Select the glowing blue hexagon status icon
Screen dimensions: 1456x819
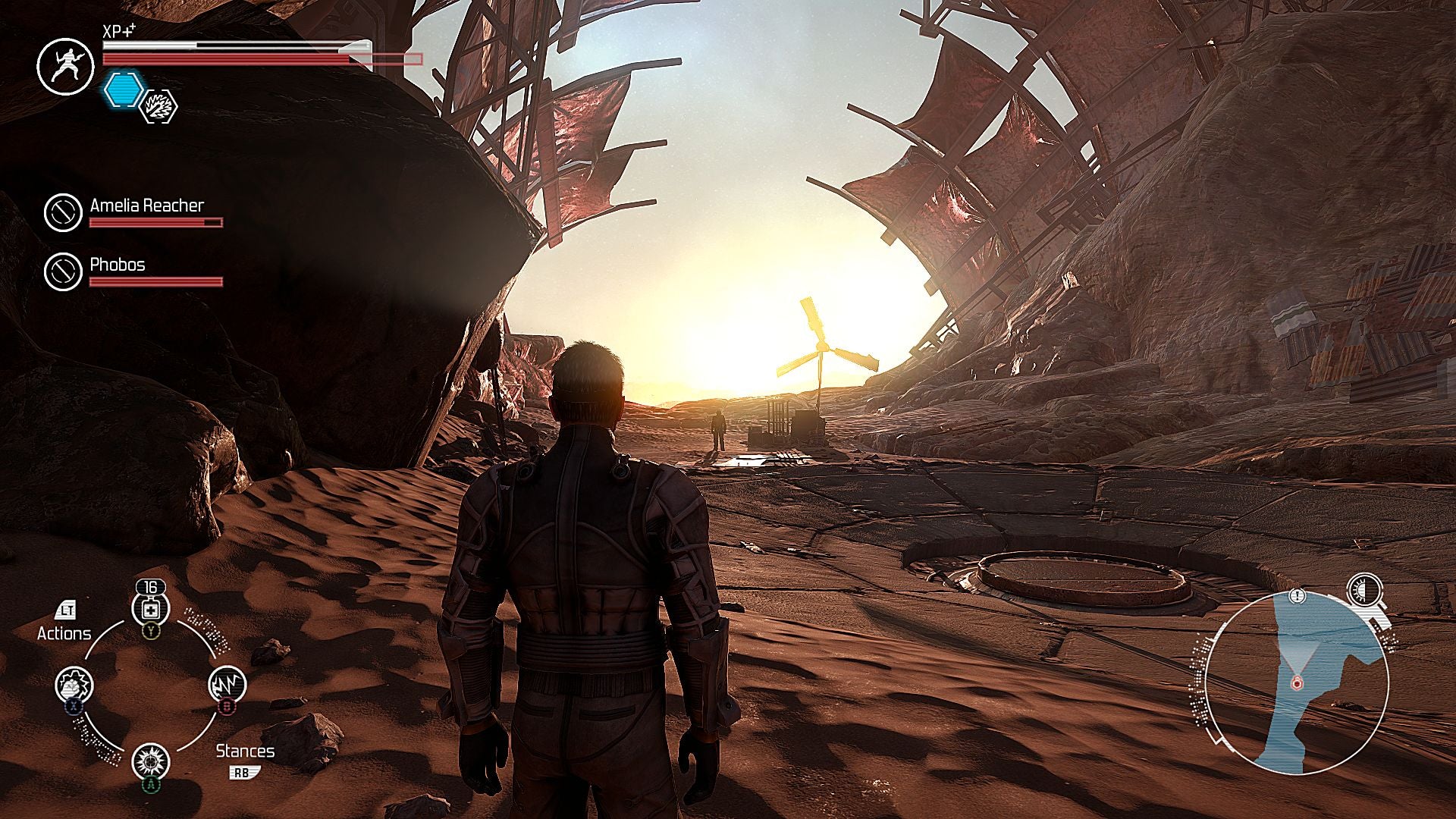click(124, 89)
